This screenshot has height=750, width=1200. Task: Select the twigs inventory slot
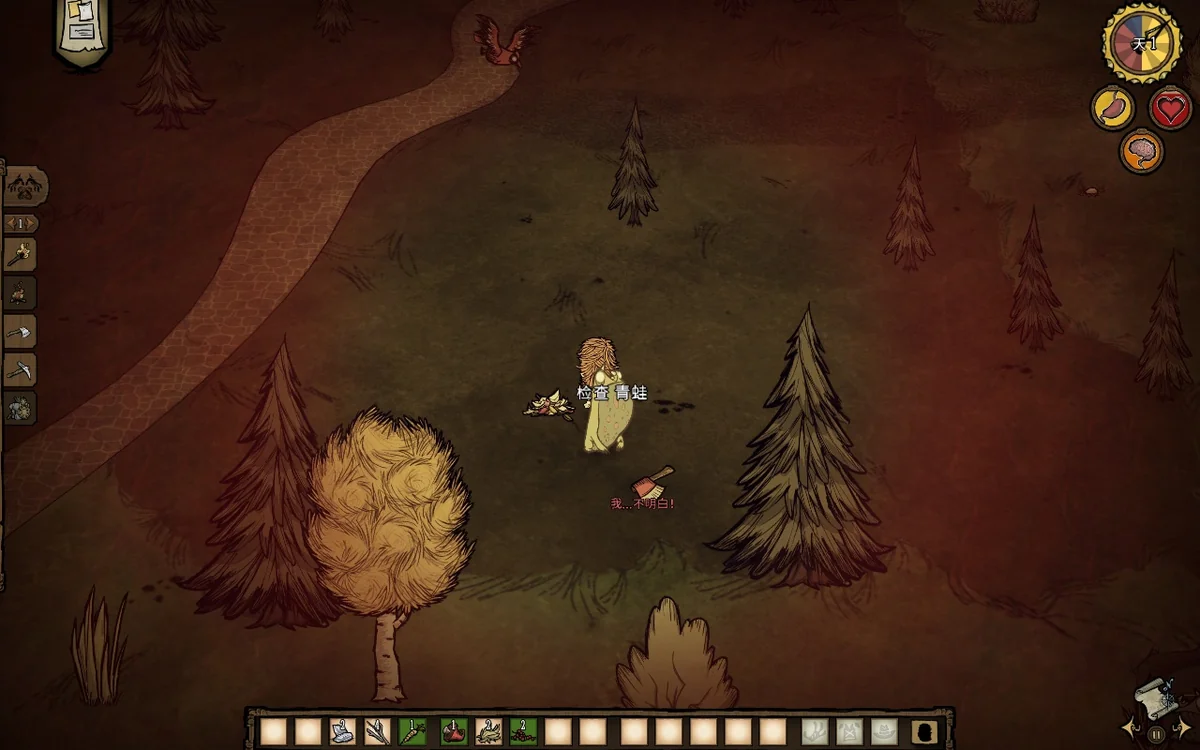coord(377,732)
